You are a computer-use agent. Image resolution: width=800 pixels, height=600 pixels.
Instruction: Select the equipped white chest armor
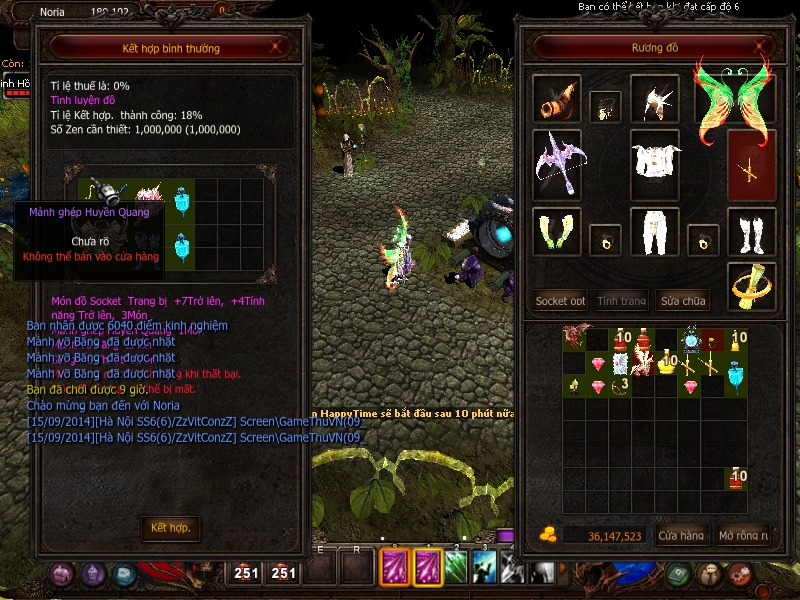pos(655,160)
